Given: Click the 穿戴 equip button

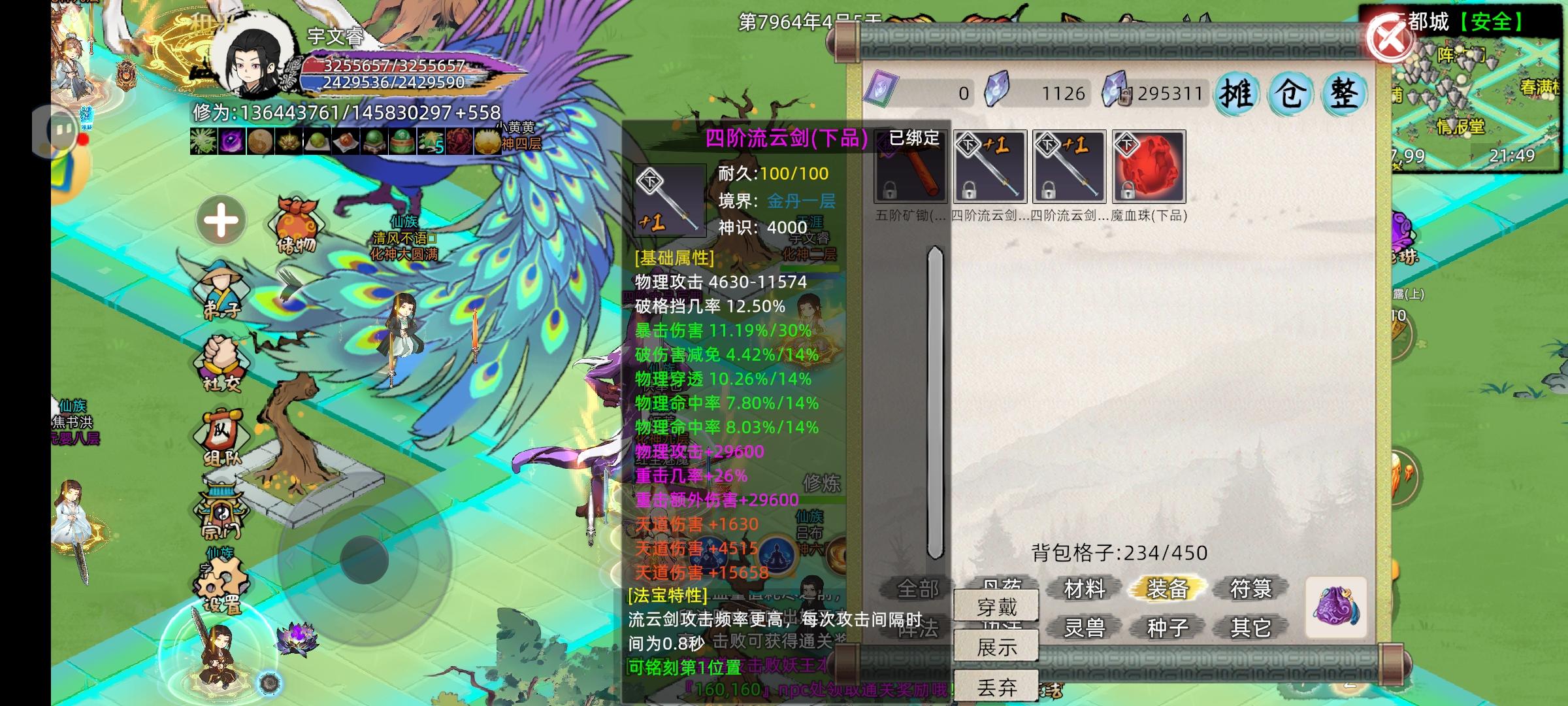Looking at the screenshot, I should [995, 605].
